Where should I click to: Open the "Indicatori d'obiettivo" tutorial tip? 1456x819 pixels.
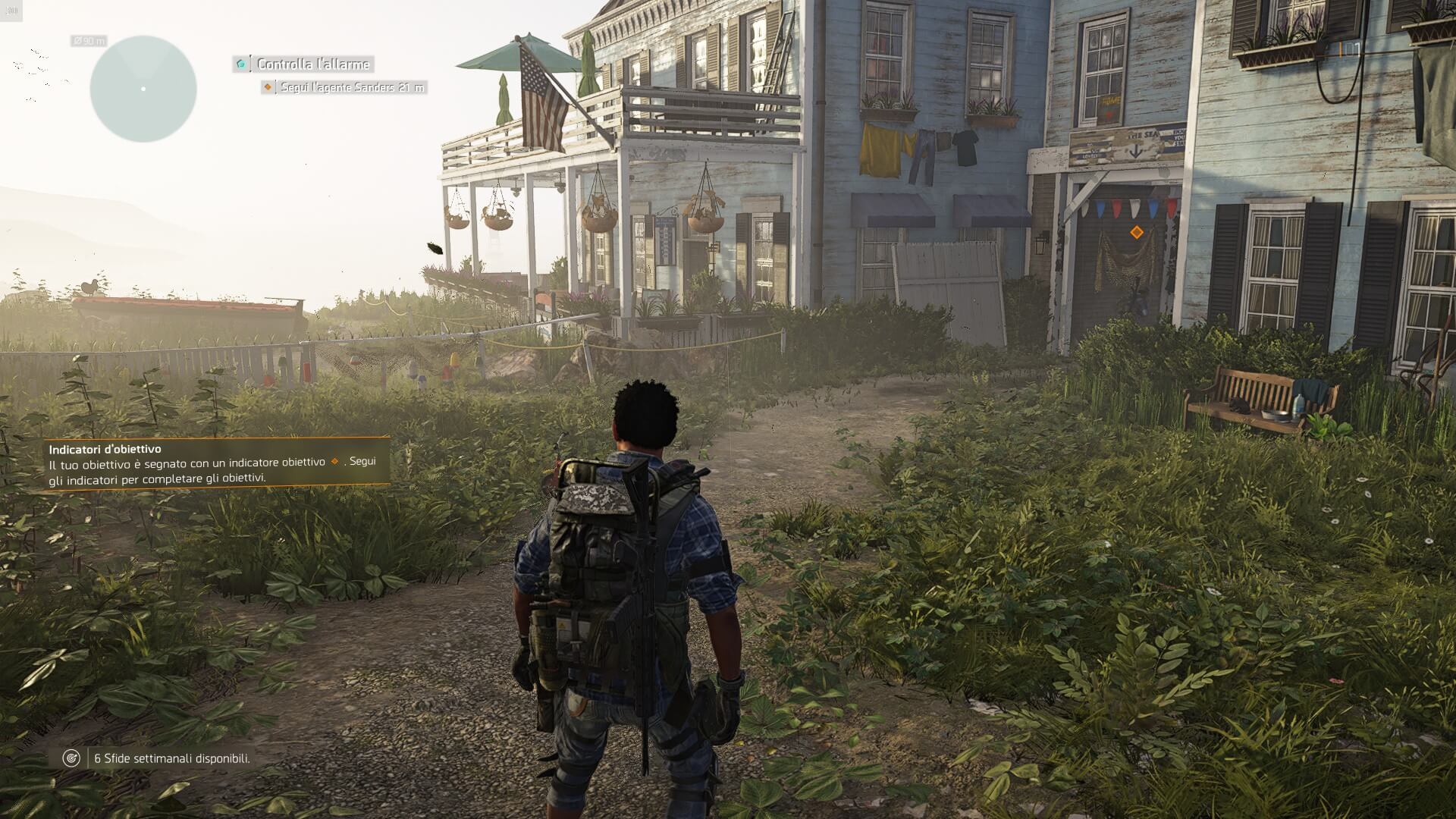pyautogui.click(x=218, y=463)
